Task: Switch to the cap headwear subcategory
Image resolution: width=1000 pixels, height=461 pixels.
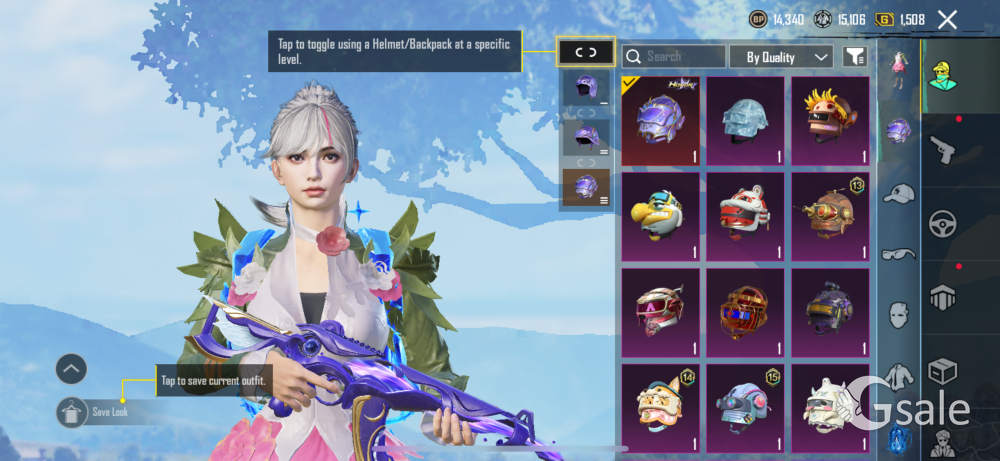Action: 899,193
